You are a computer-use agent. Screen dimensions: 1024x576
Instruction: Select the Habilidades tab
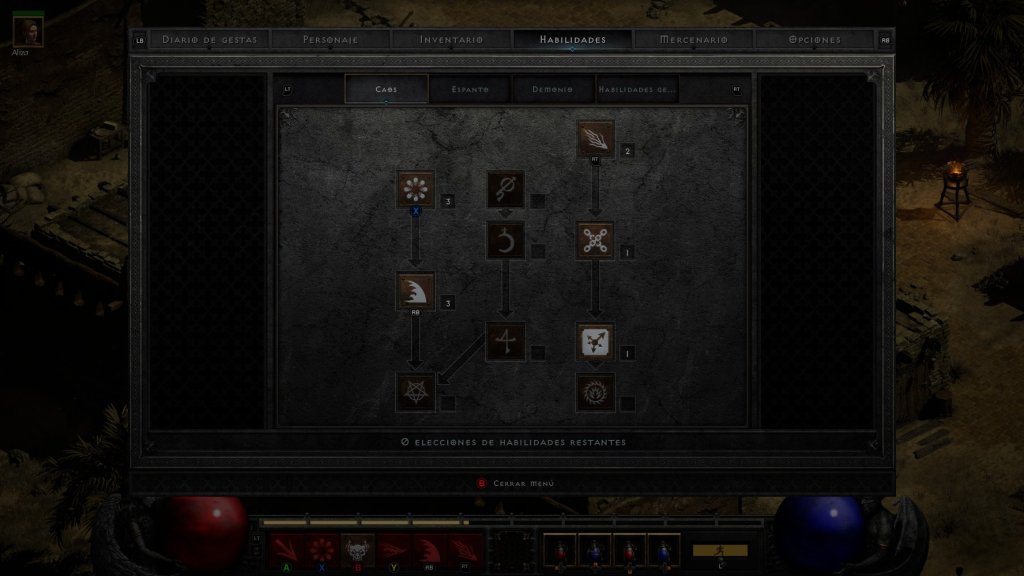(x=572, y=40)
